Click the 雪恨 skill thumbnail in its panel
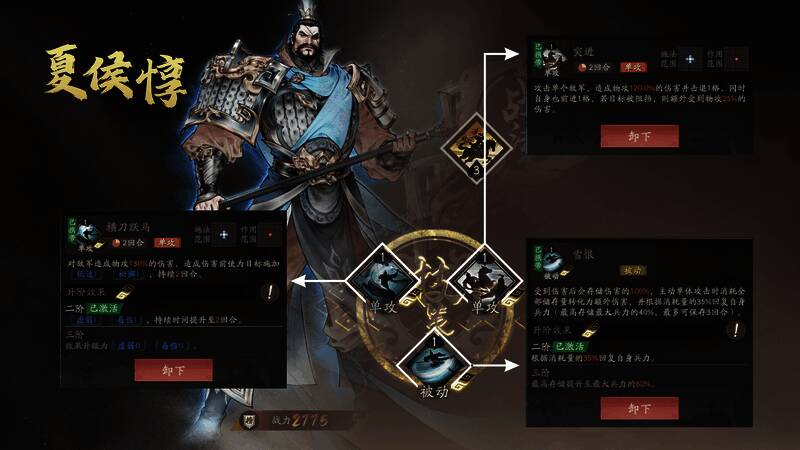Image resolution: width=800 pixels, height=450 pixels. click(549, 264)
